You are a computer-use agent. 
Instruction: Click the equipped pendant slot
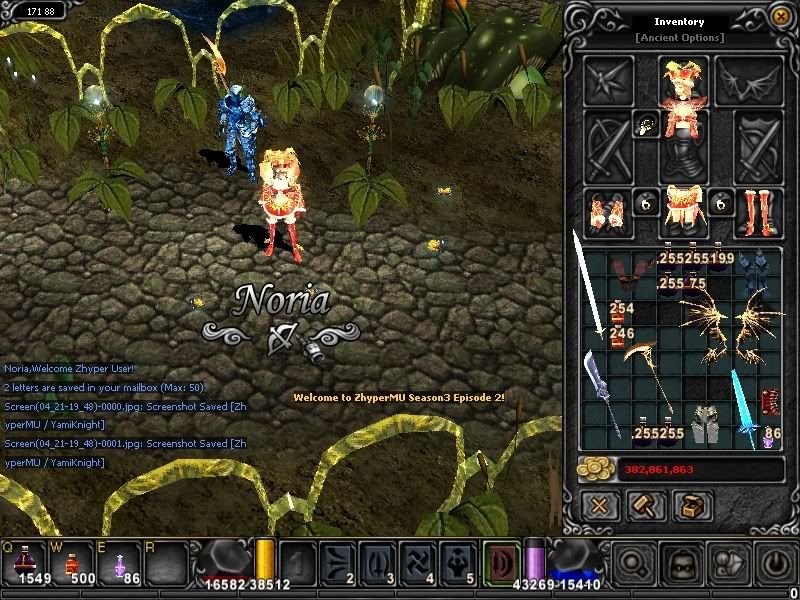click(645, 127)
